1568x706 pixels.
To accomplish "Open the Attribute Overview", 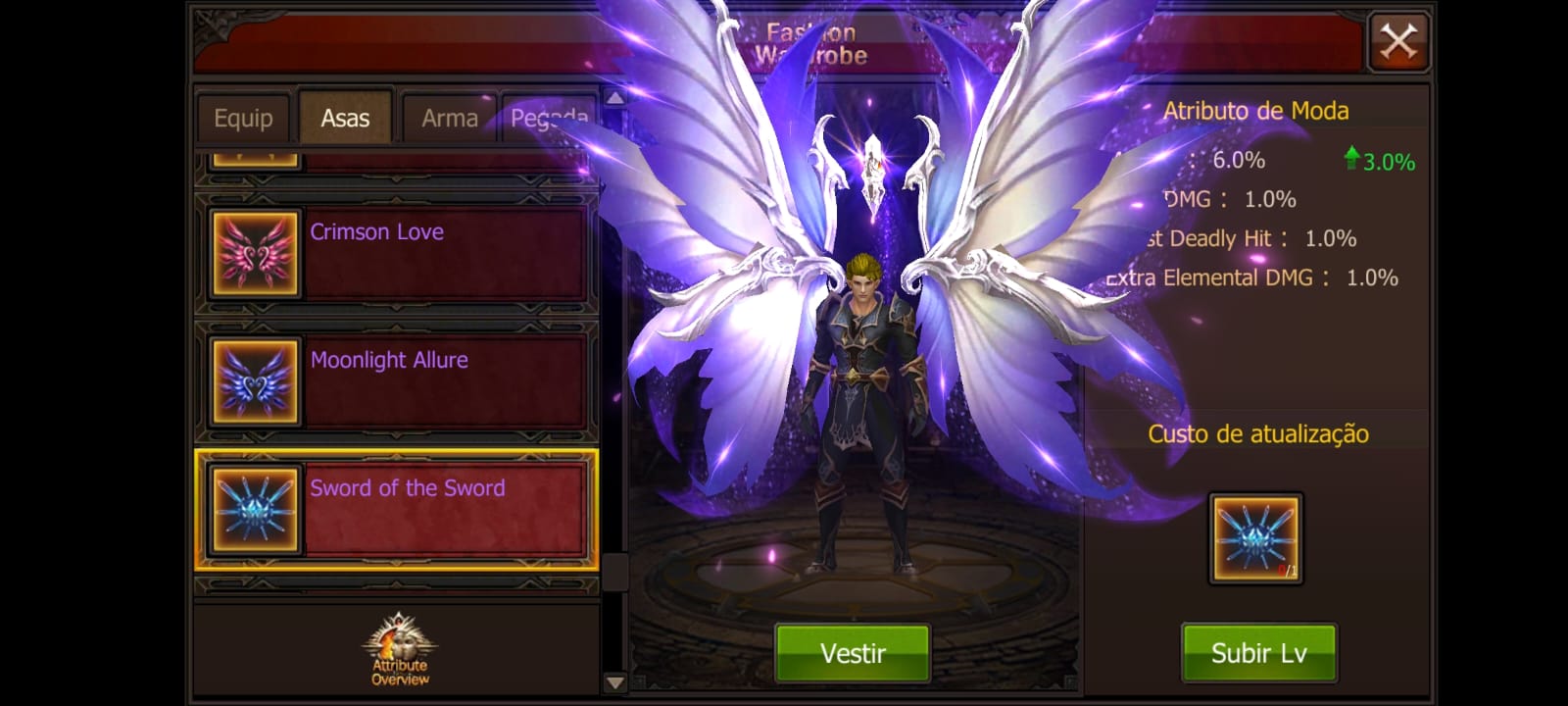I will (x=399, y=649).
